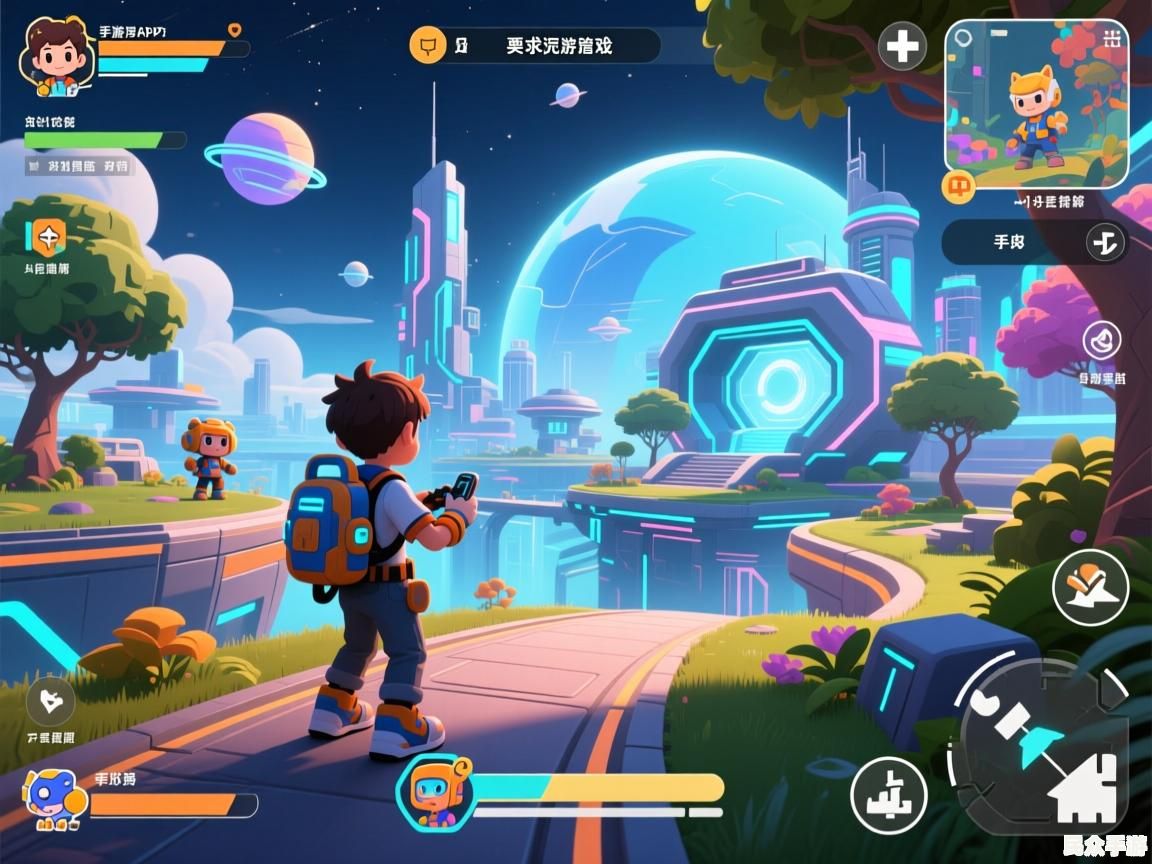The image size is (1152, 864).
Task: Activate the round orange-and-white action button
Action: [x=1090, y=587]
